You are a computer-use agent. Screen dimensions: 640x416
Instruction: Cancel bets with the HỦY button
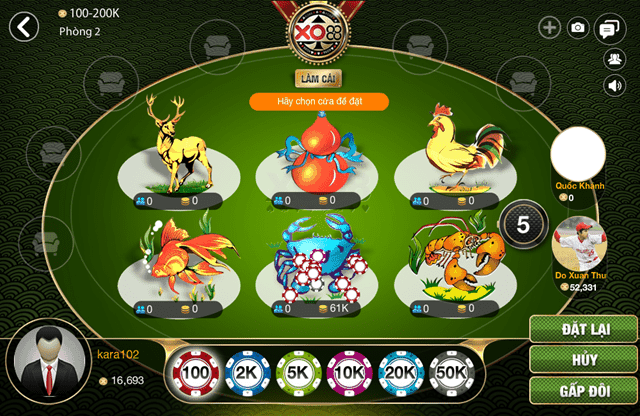pos(584,359)
